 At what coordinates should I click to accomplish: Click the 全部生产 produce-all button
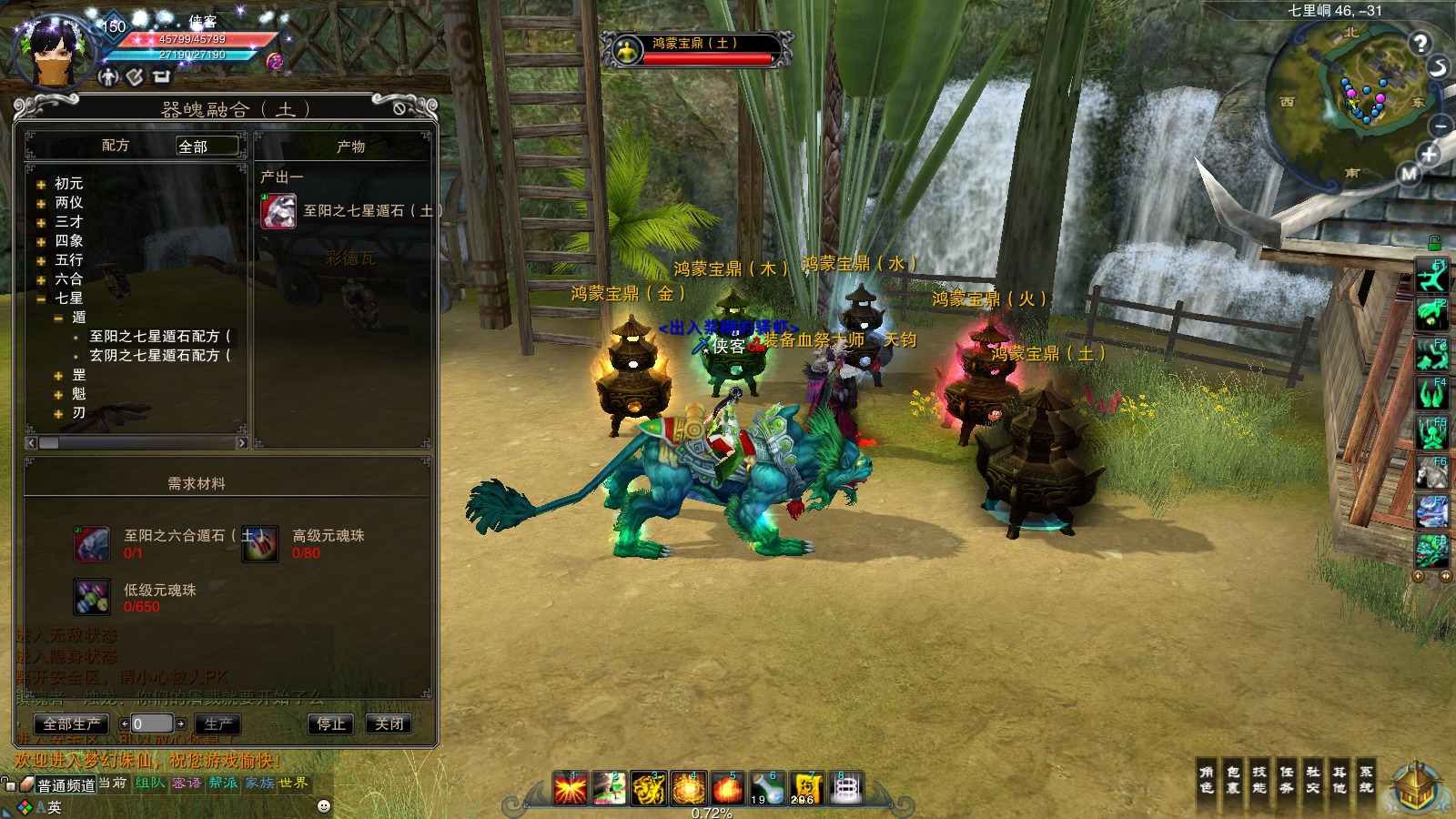pyautogui.click(x=72, y=724)
